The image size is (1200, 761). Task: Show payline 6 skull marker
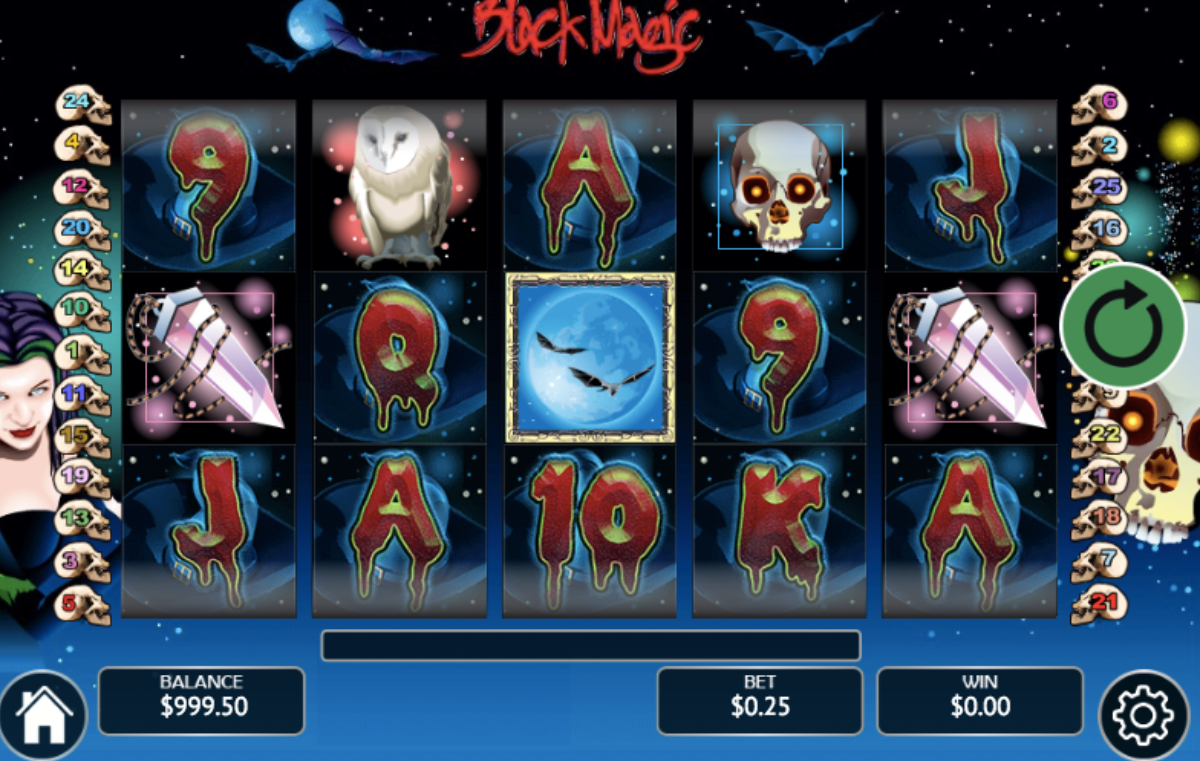click(1098, 103)
